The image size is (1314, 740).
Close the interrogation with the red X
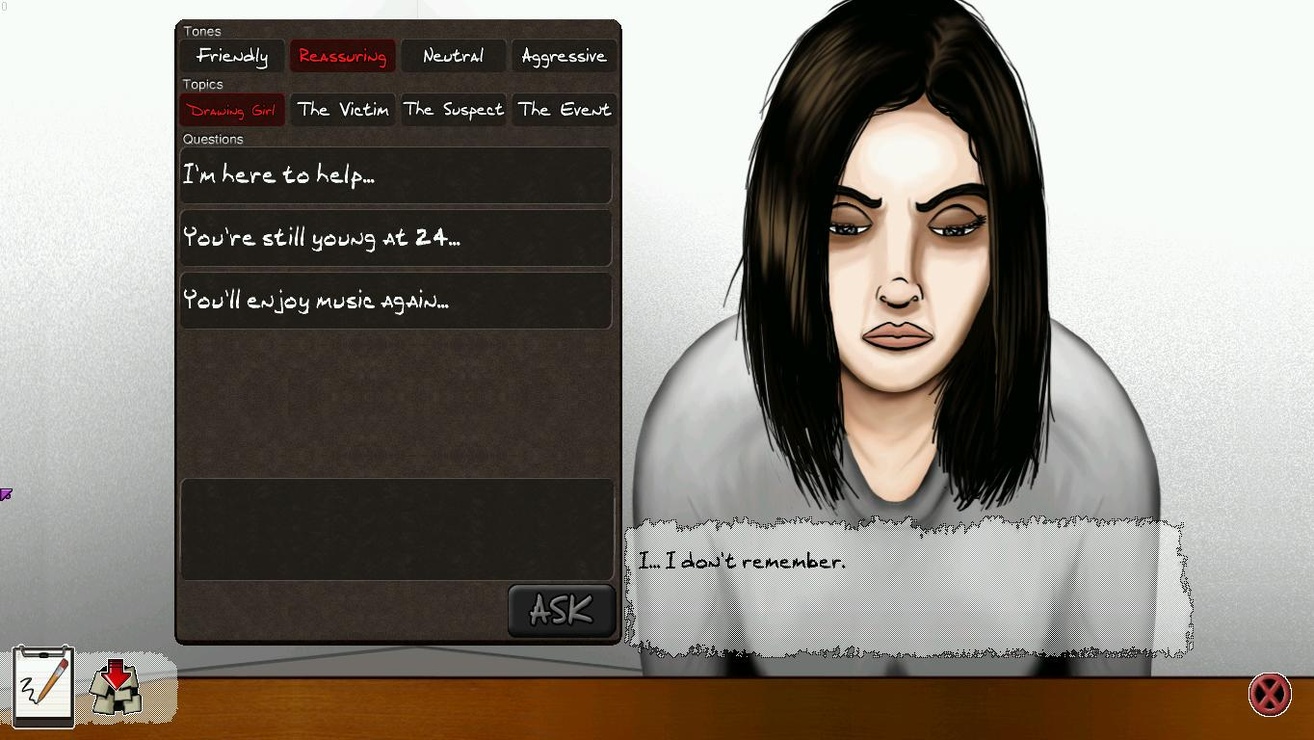tap(1270, 694)
